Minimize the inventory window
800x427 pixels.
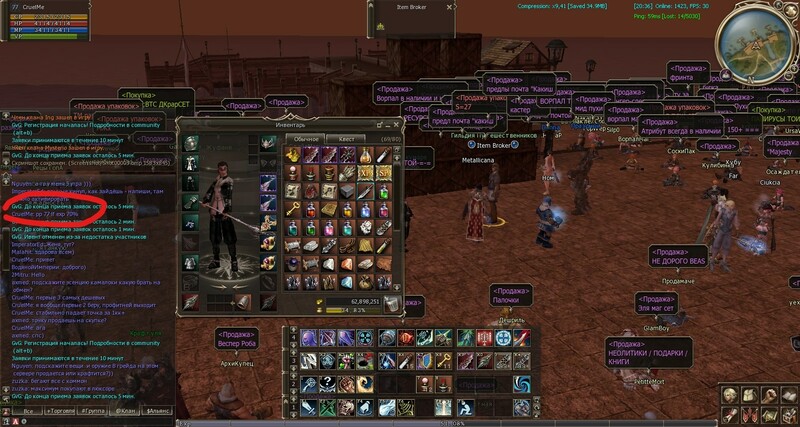point(380,124)
